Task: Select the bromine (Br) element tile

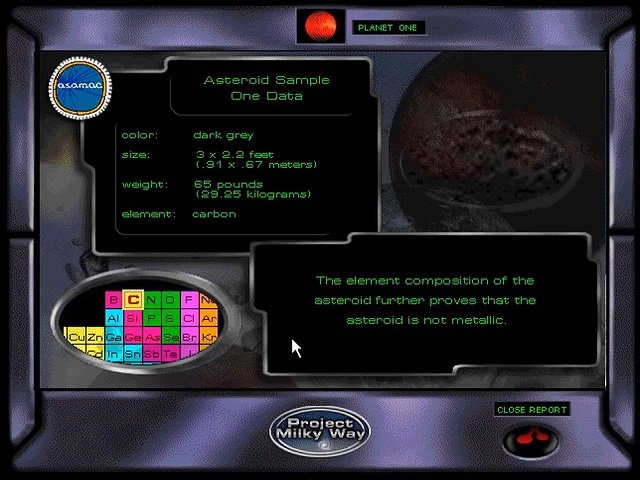Action: coord(189,338)
